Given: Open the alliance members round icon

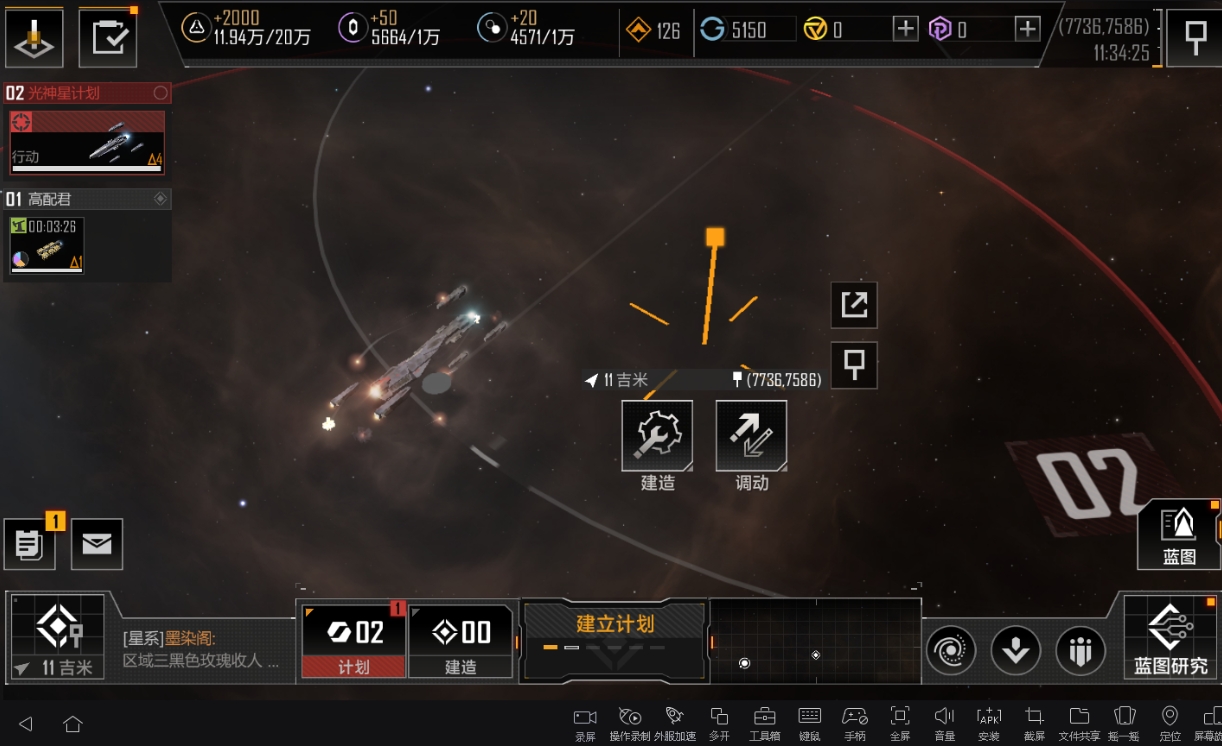Looking at the screenshot, I should point(1080,651).
